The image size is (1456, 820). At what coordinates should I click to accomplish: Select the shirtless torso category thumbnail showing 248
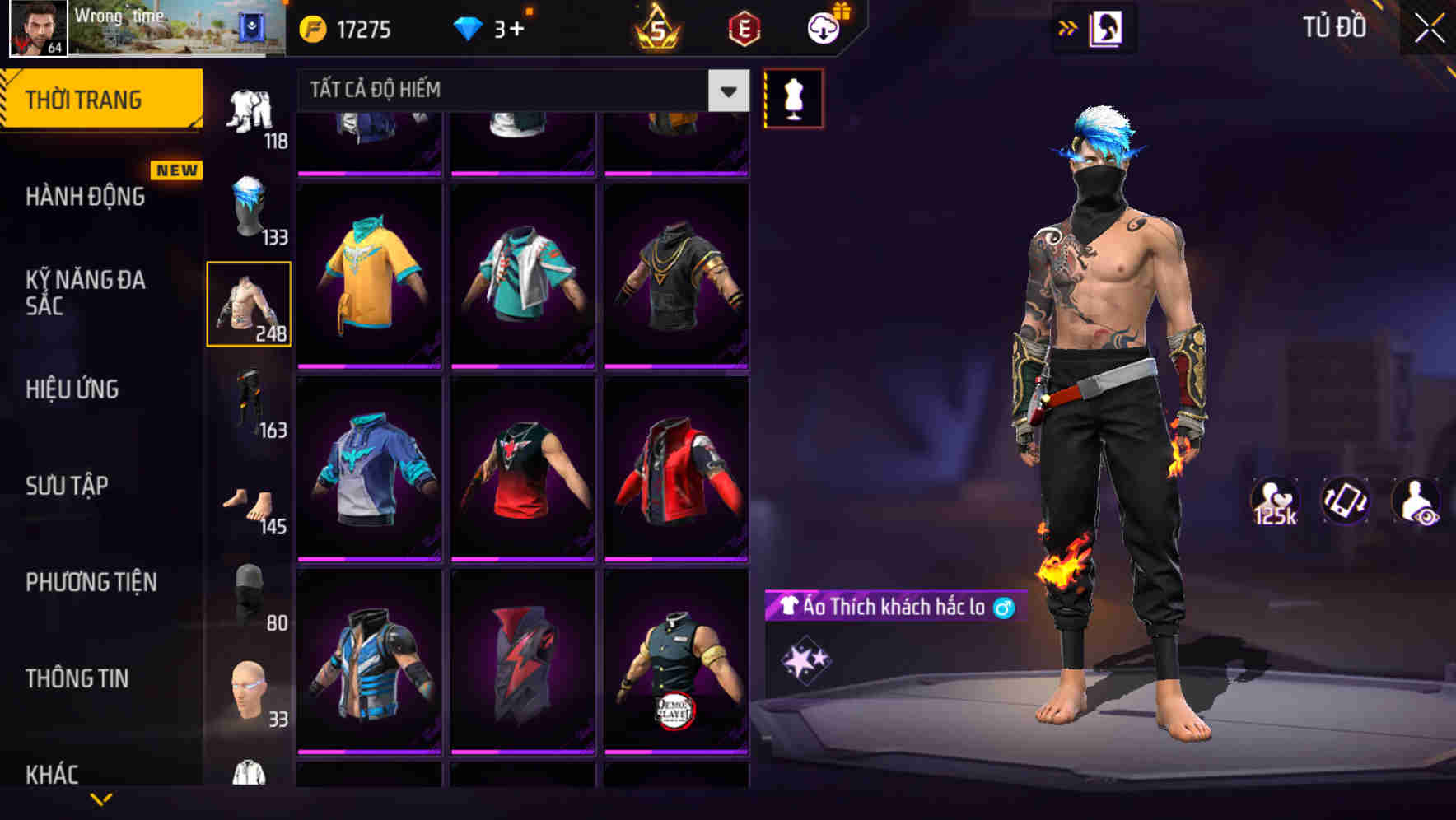pyautogui.click(x=250, y=303)
